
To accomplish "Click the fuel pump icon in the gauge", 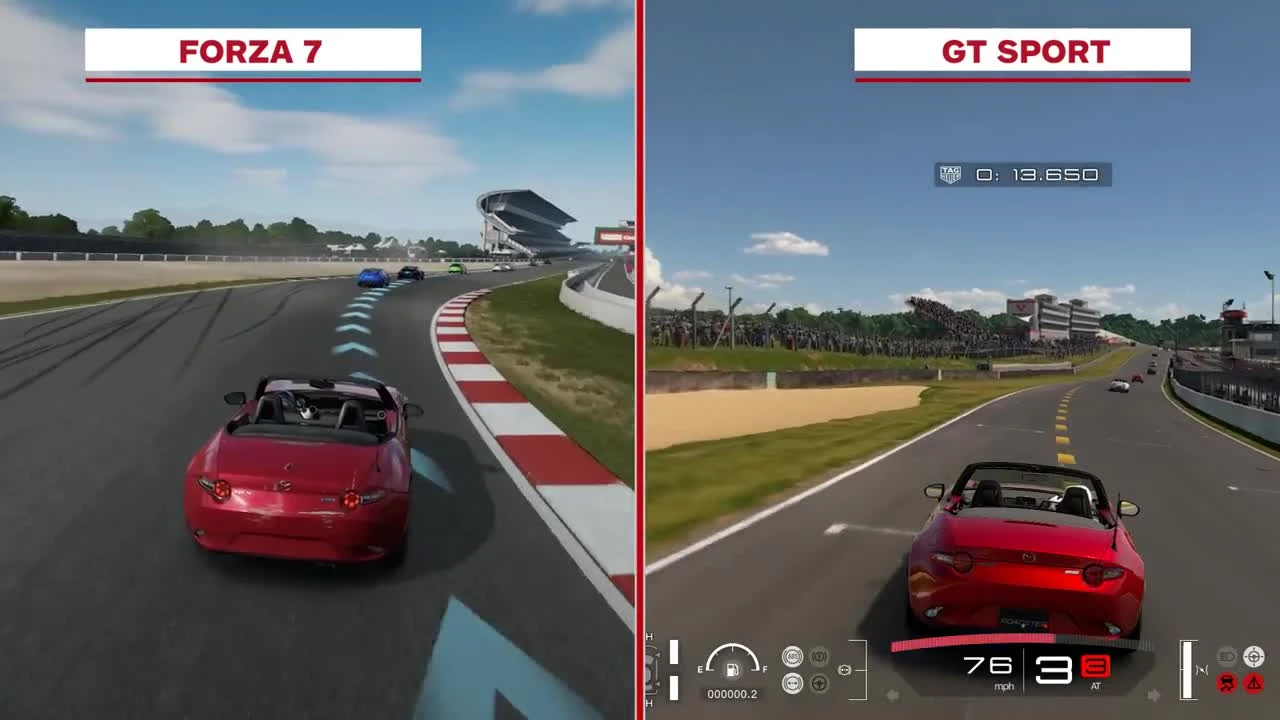I will pos(732,670).
